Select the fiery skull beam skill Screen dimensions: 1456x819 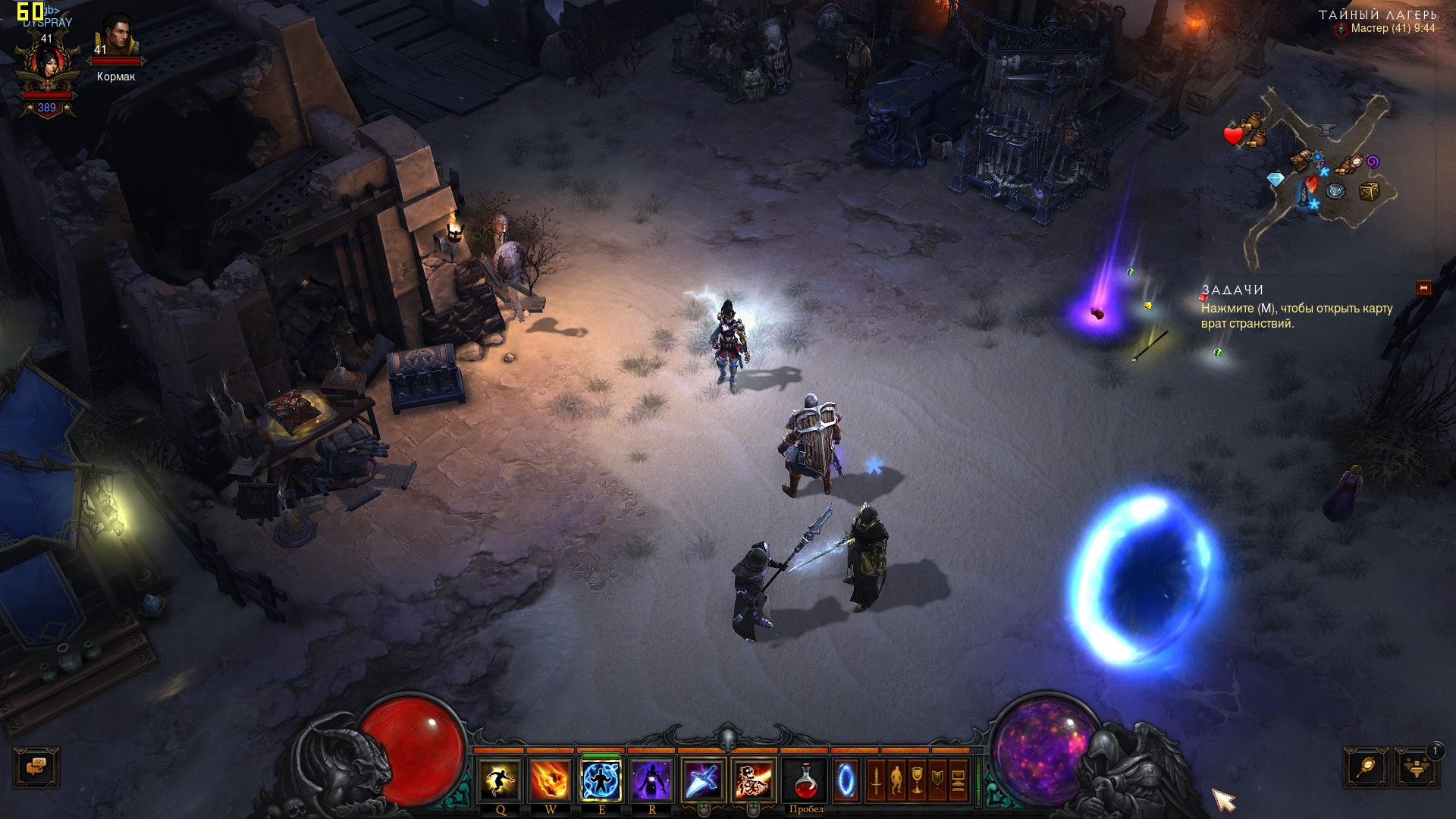pyautogui.click(x=754, y=780)
